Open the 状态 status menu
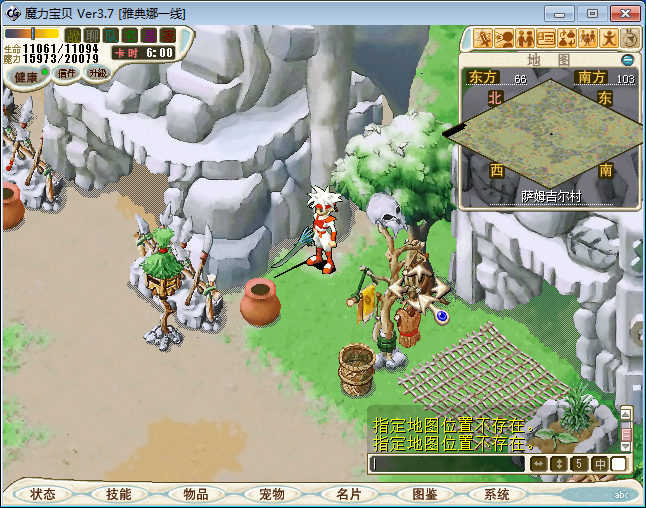Viewport: 646px width, 508px height. (43, 494)
